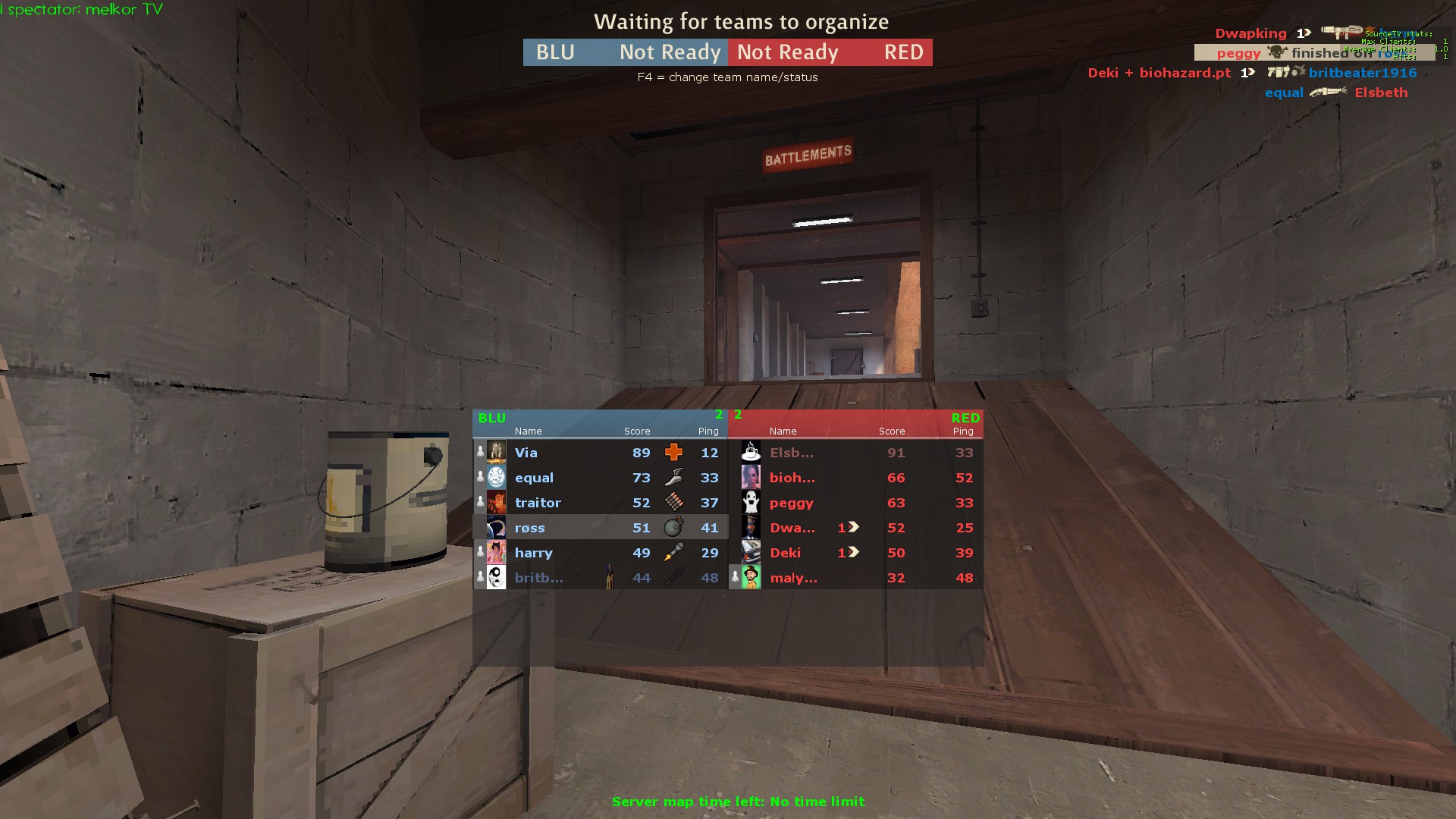1456x819 pixels.
Task: Select the highlighted røss scoreboard row
Action: click(x=601, y=528)
